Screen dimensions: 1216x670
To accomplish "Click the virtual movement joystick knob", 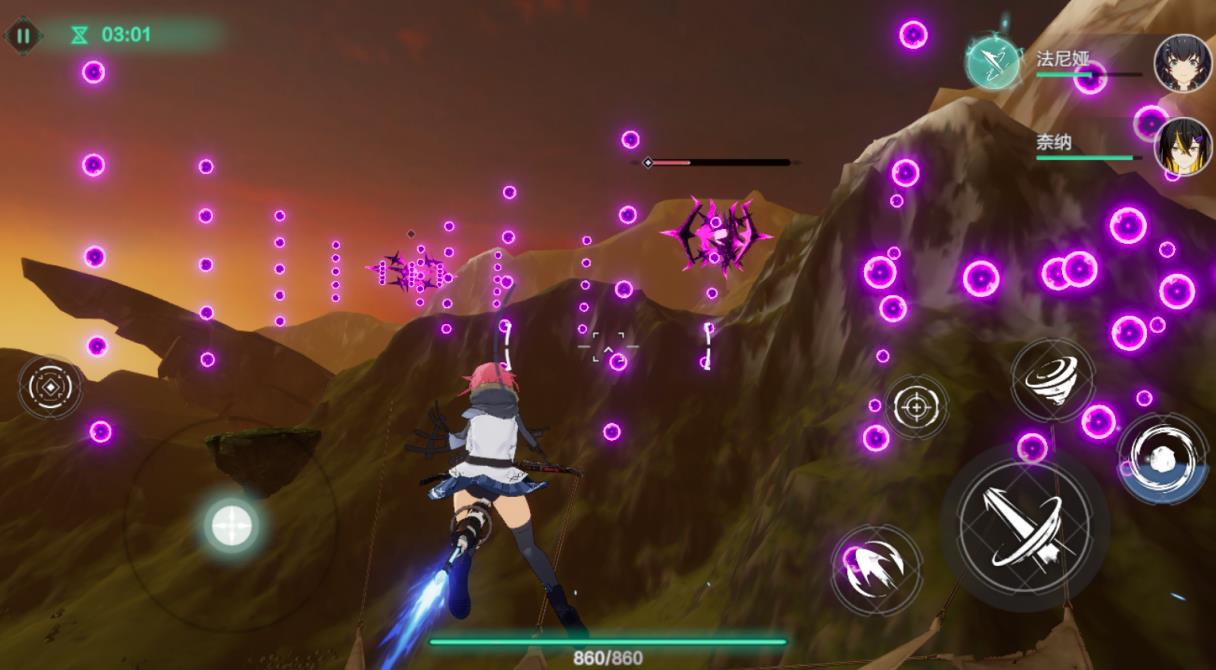I will (231, 524).
